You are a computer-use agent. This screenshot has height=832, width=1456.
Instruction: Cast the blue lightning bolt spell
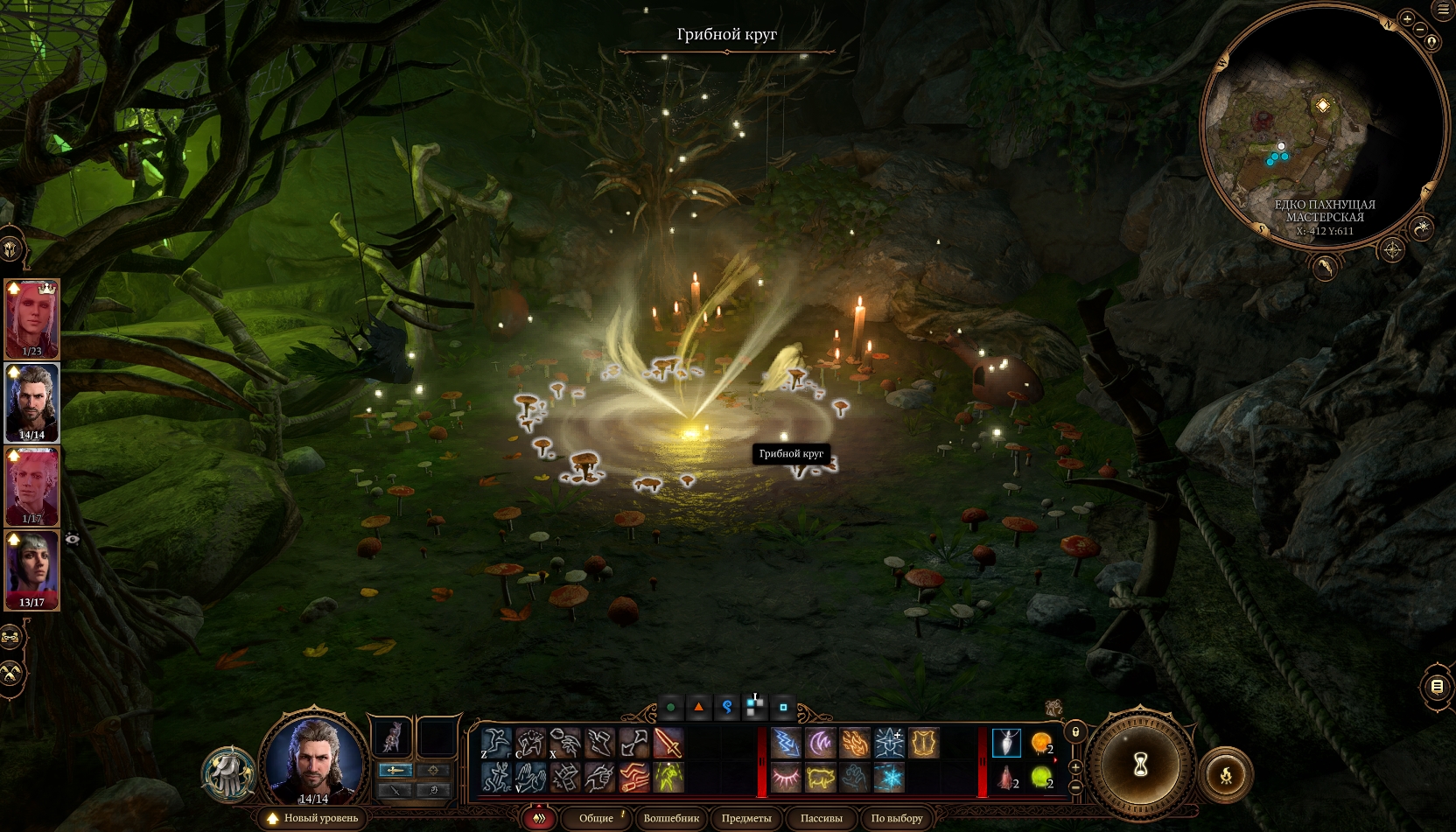pyautogui.click(x=786, y=744)
